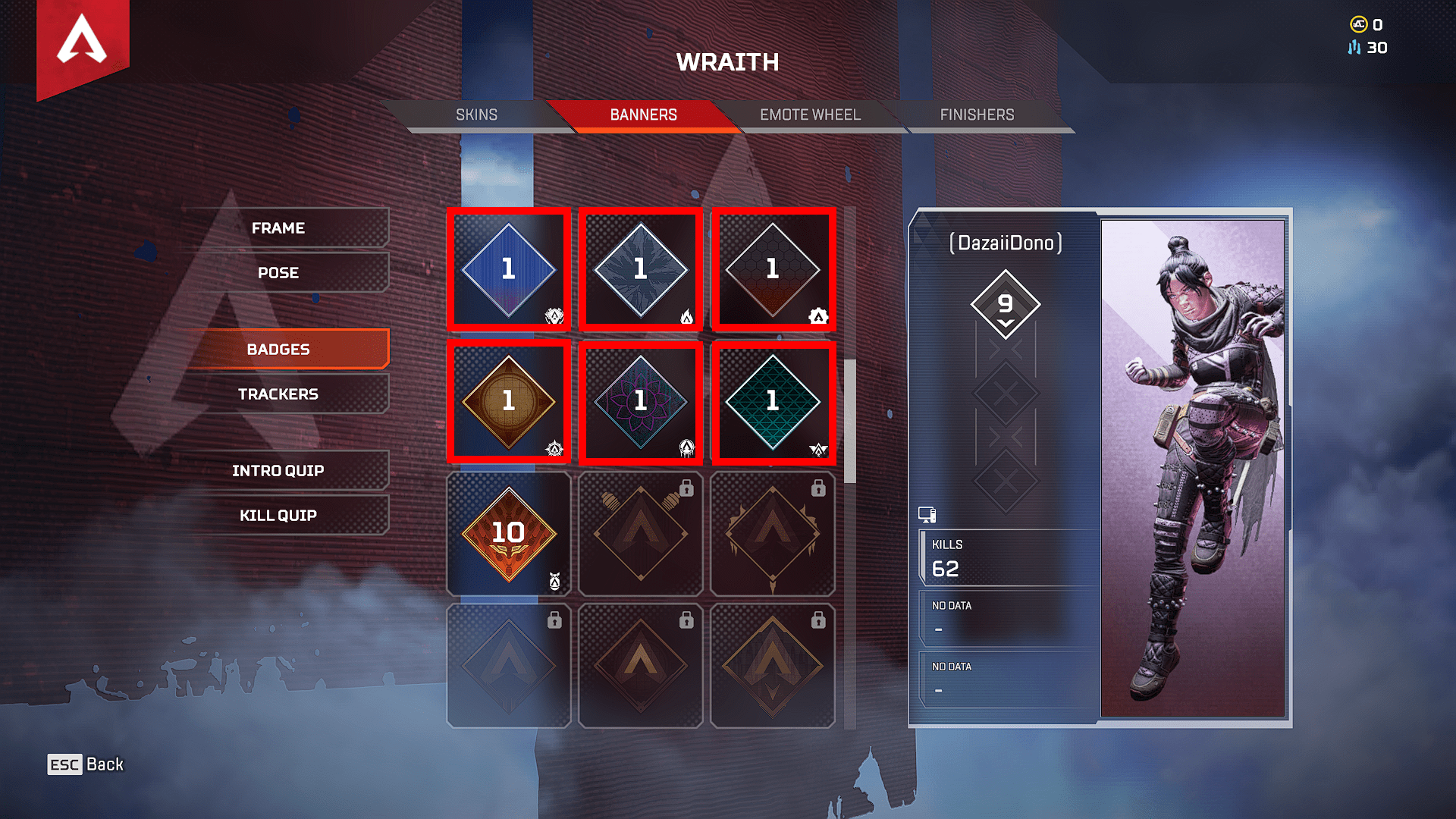Select the blue level 1 badge
Image resolution: width=1456 pixels, height=819 pixels.
[509, 270]
